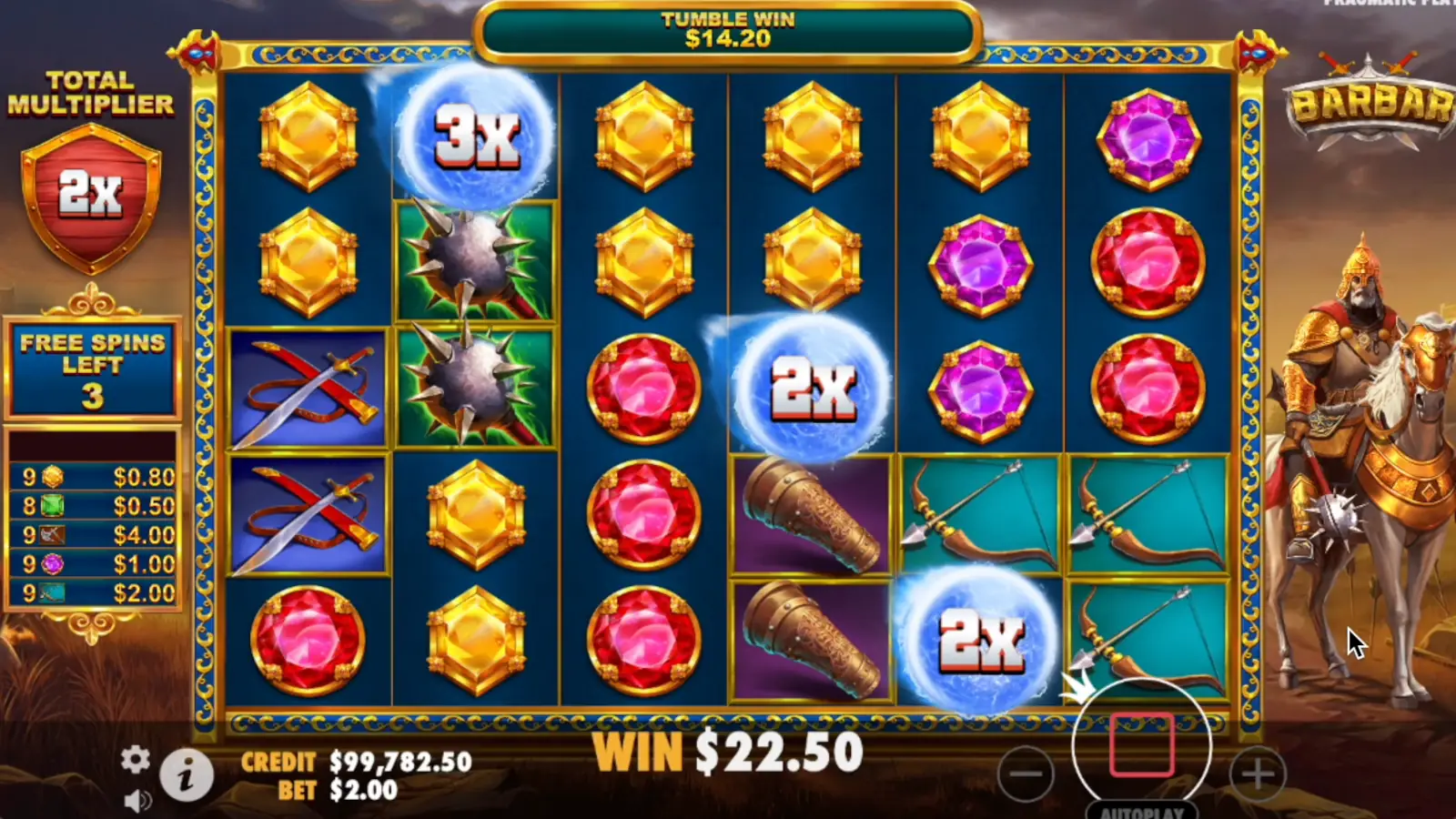This screenshot has width=1456, height=819.
Task: Decrease the bet with the minus button
Action: point(1026,773)
